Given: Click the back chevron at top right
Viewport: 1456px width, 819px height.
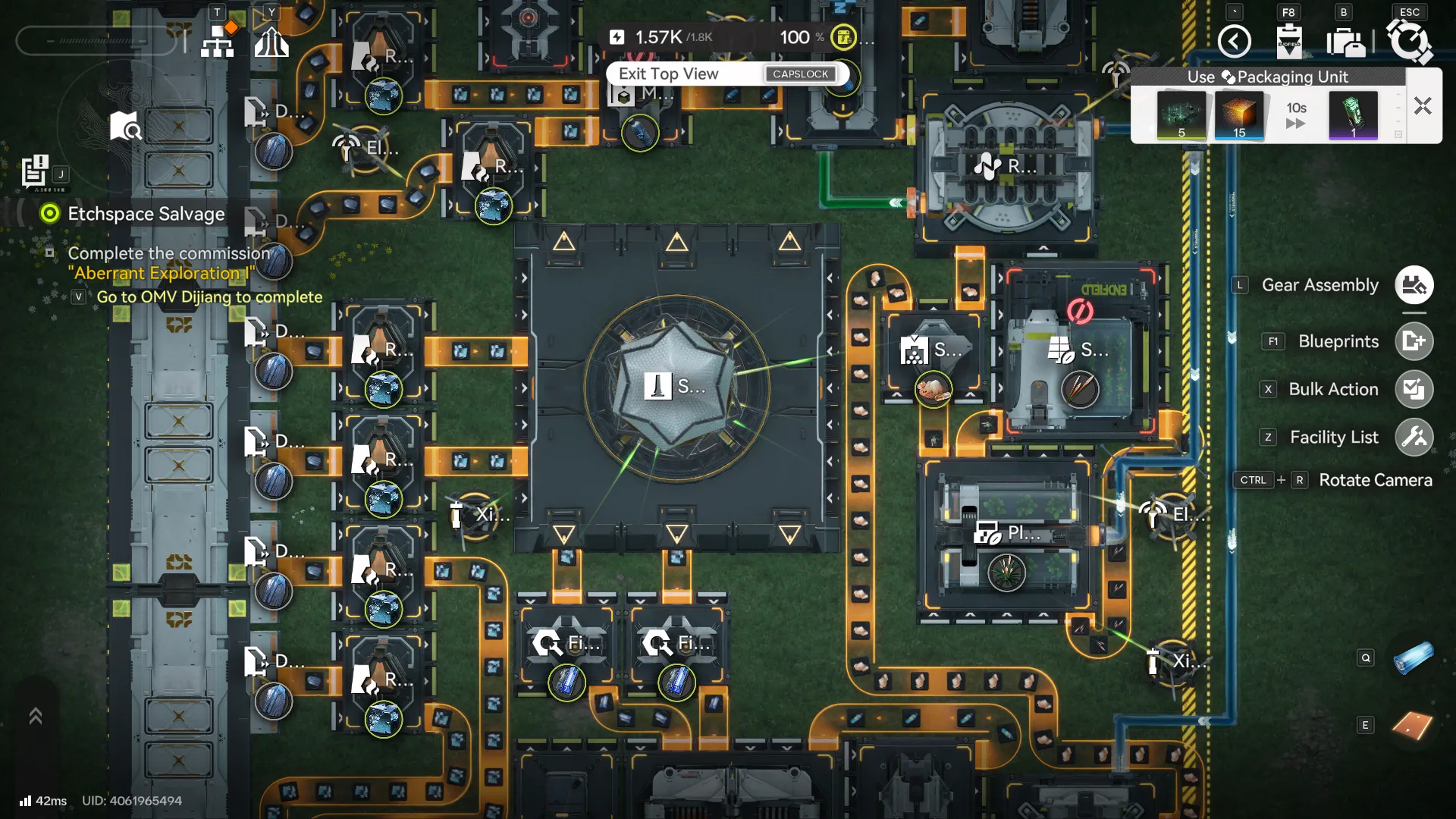Looking at the screenshot, I should [1234, 42].
